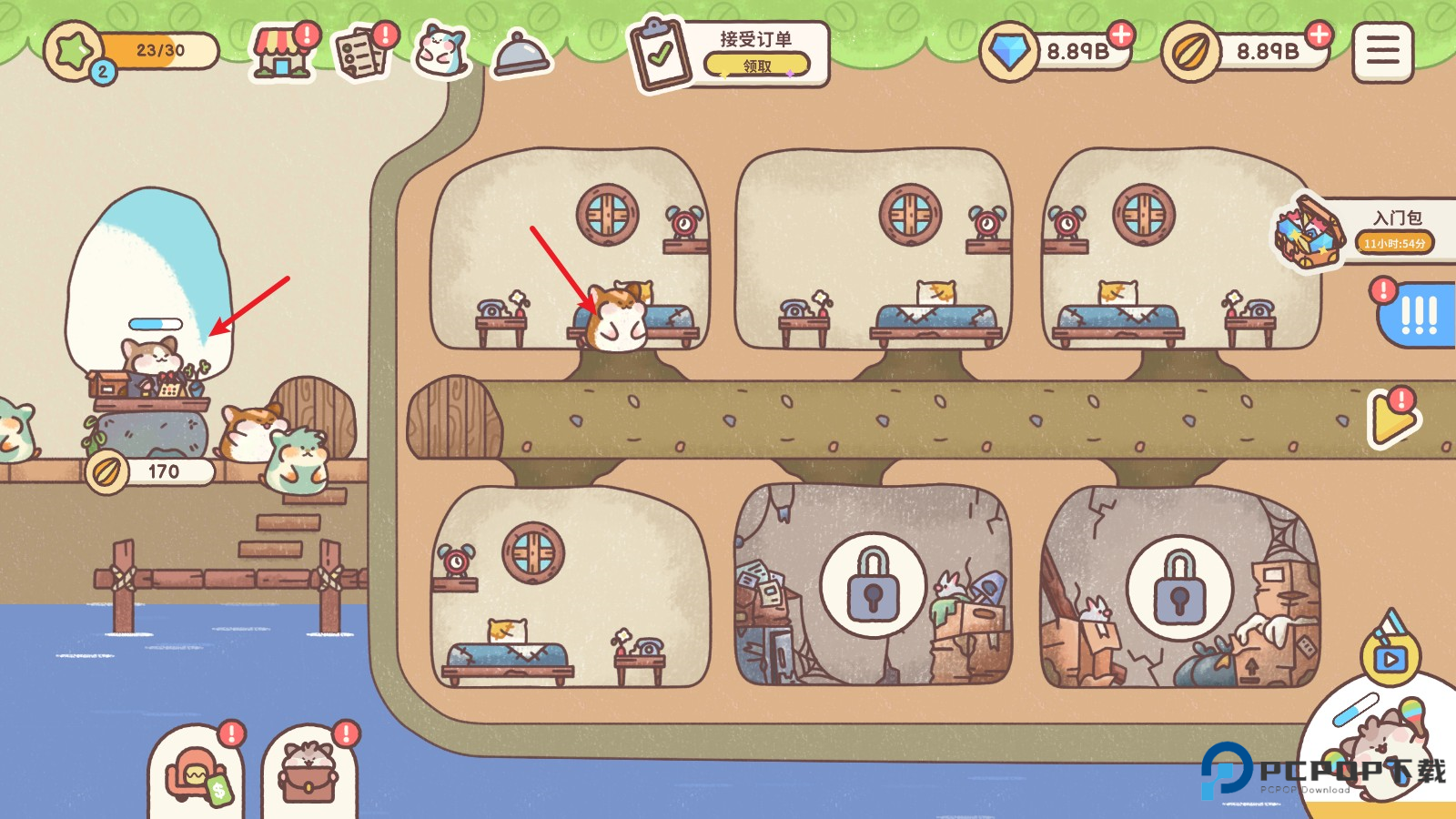Open the hamburger menu

tap(1382, 52)
